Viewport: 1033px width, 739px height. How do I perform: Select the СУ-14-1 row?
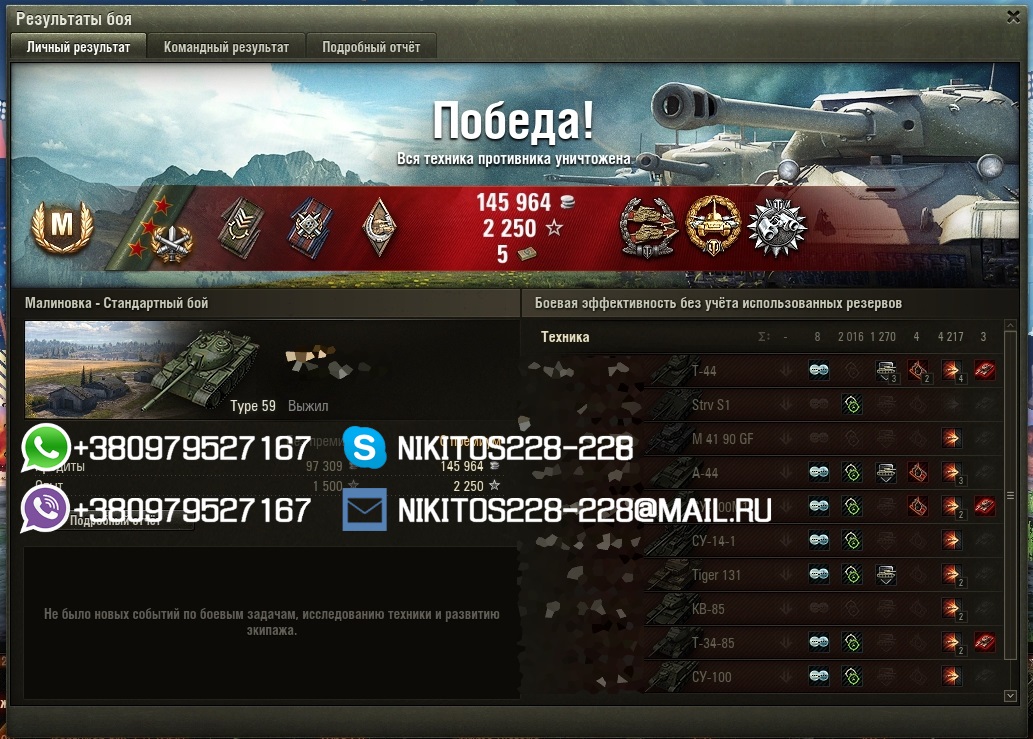point(713,541)
